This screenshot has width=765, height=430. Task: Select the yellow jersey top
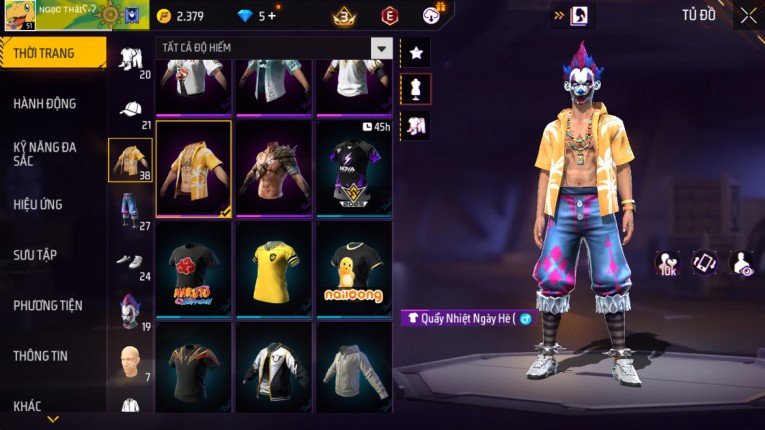(x=273, y=268)
